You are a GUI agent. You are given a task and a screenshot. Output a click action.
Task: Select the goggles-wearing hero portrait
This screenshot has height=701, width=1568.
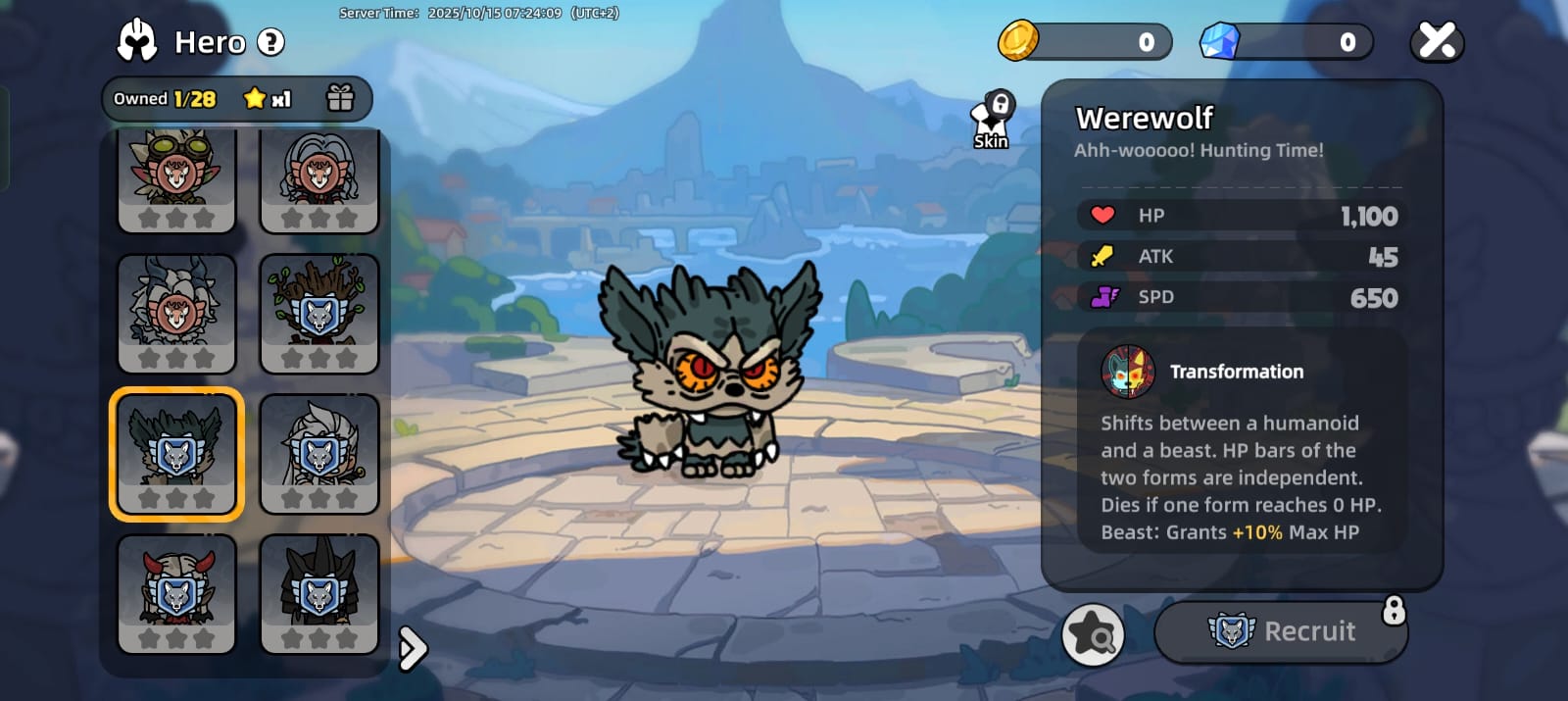[x=176, y=179]
